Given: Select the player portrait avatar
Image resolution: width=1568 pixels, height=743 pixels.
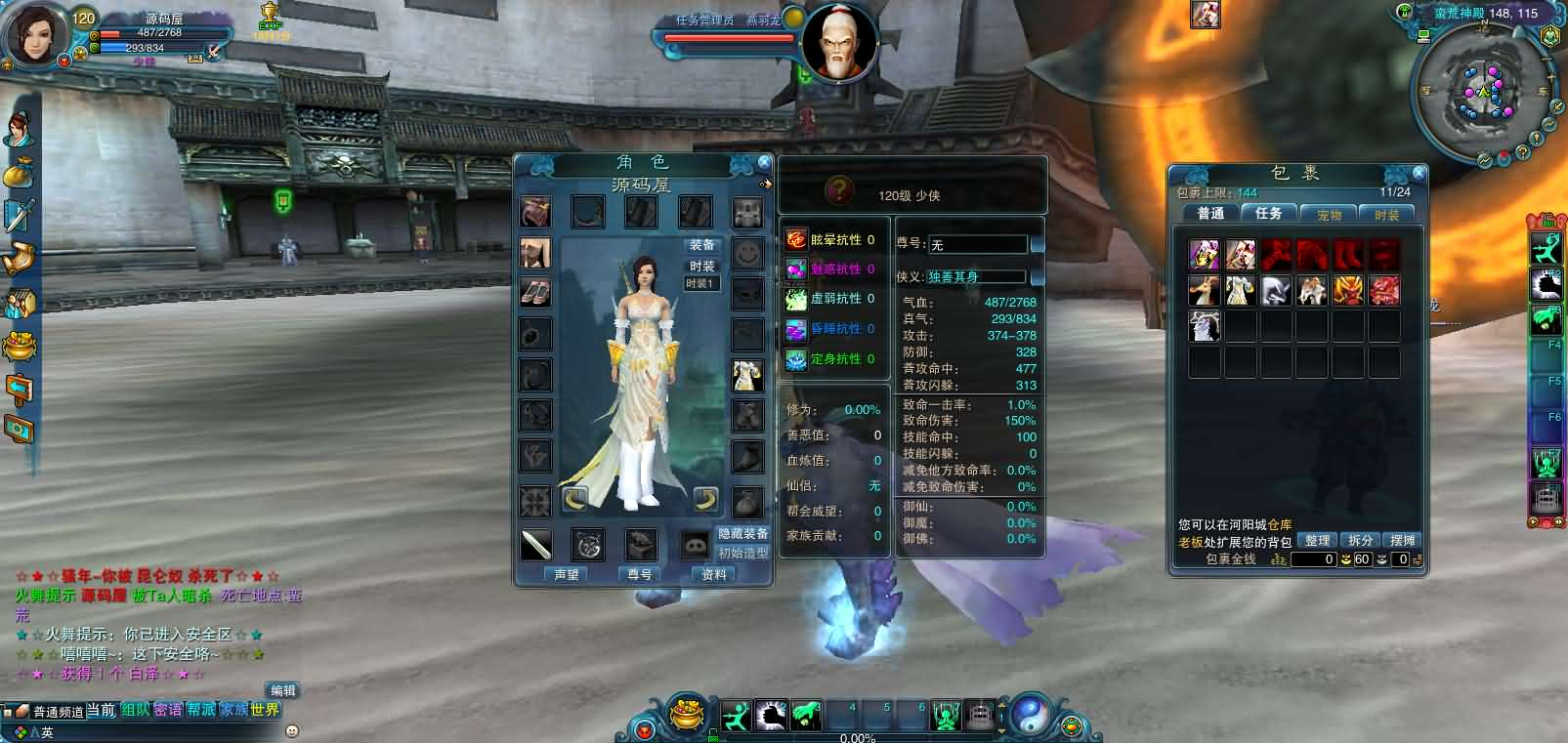Looking at the screenshot, I should [35, 35].
